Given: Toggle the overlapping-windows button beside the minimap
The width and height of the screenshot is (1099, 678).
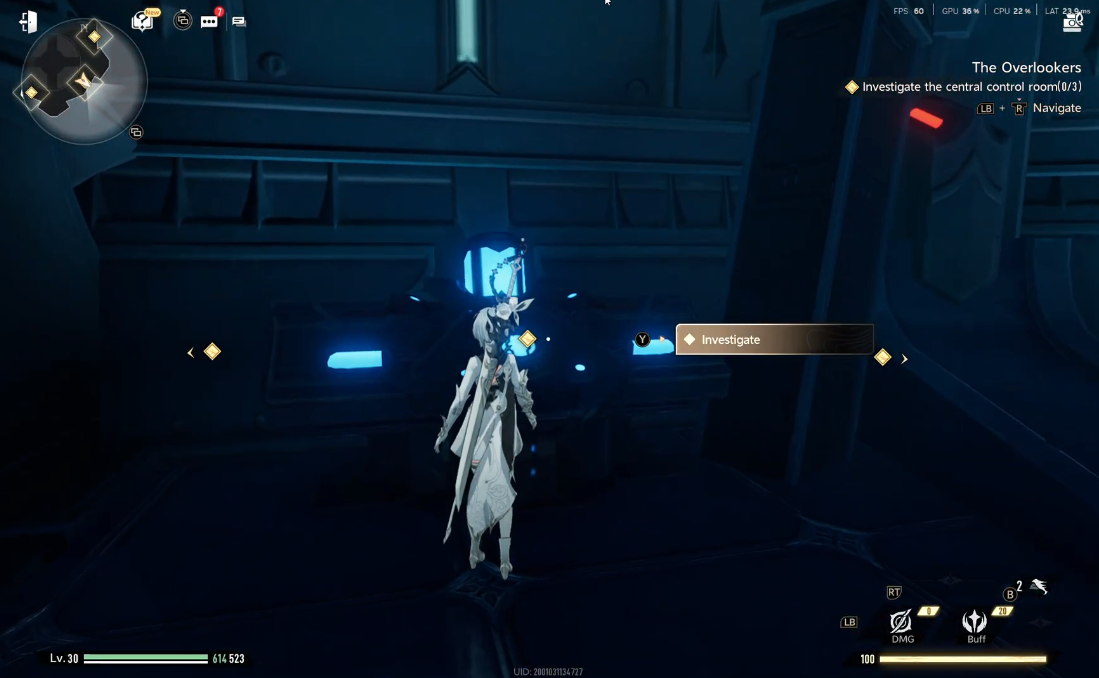Looking at the screenshot, I should [136, 132].
